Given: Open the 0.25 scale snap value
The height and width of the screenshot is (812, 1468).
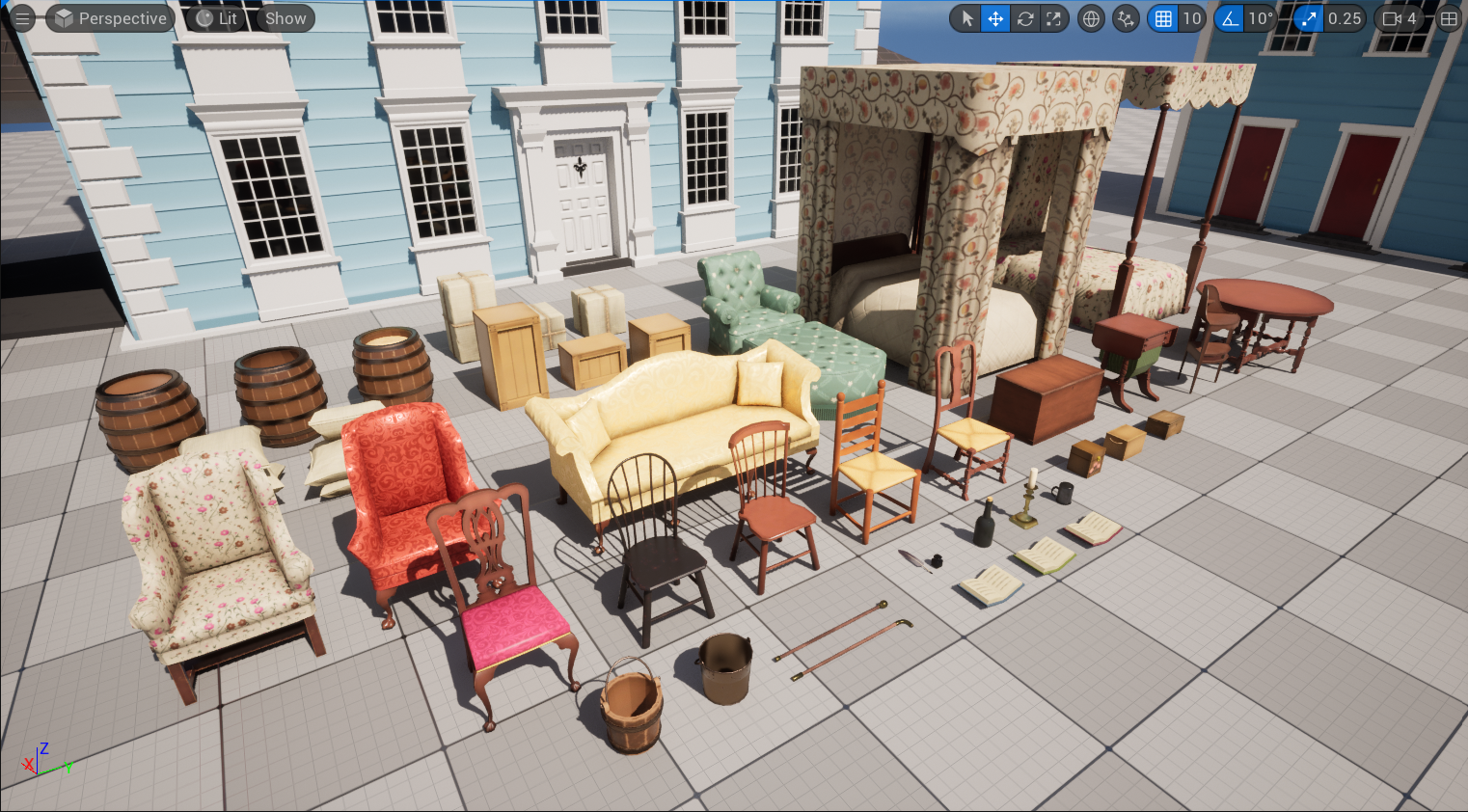Looking at the screenshot, I should [1345, 18].
